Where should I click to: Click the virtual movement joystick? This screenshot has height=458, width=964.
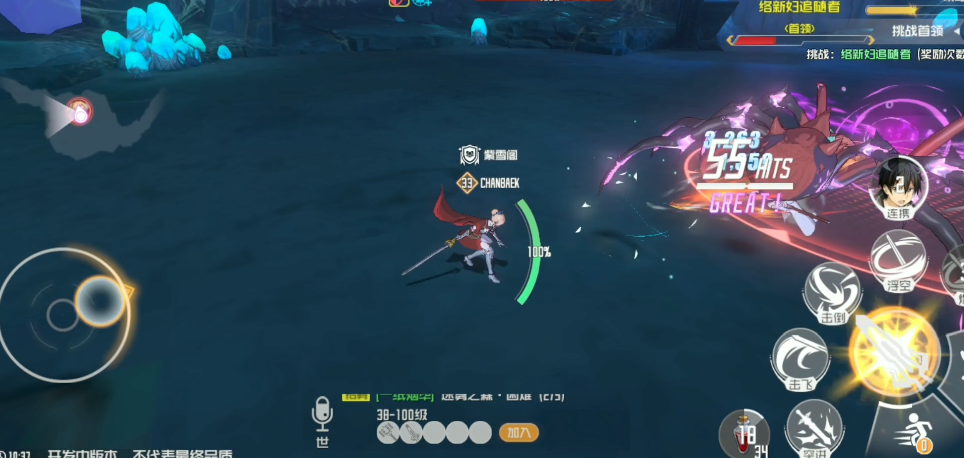click(64, 312)
